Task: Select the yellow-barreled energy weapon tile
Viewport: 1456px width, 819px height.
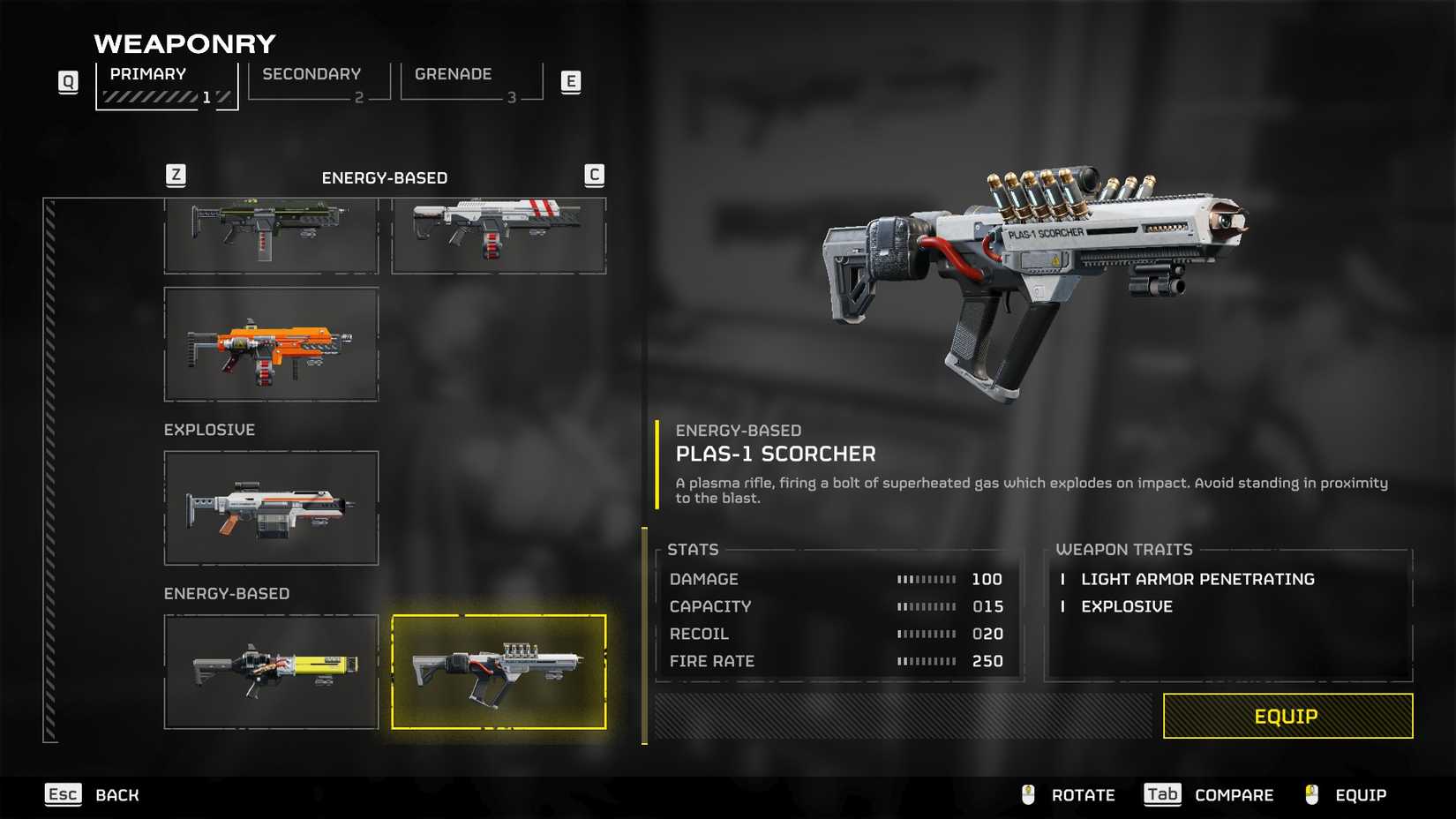Action: (271, 672)
